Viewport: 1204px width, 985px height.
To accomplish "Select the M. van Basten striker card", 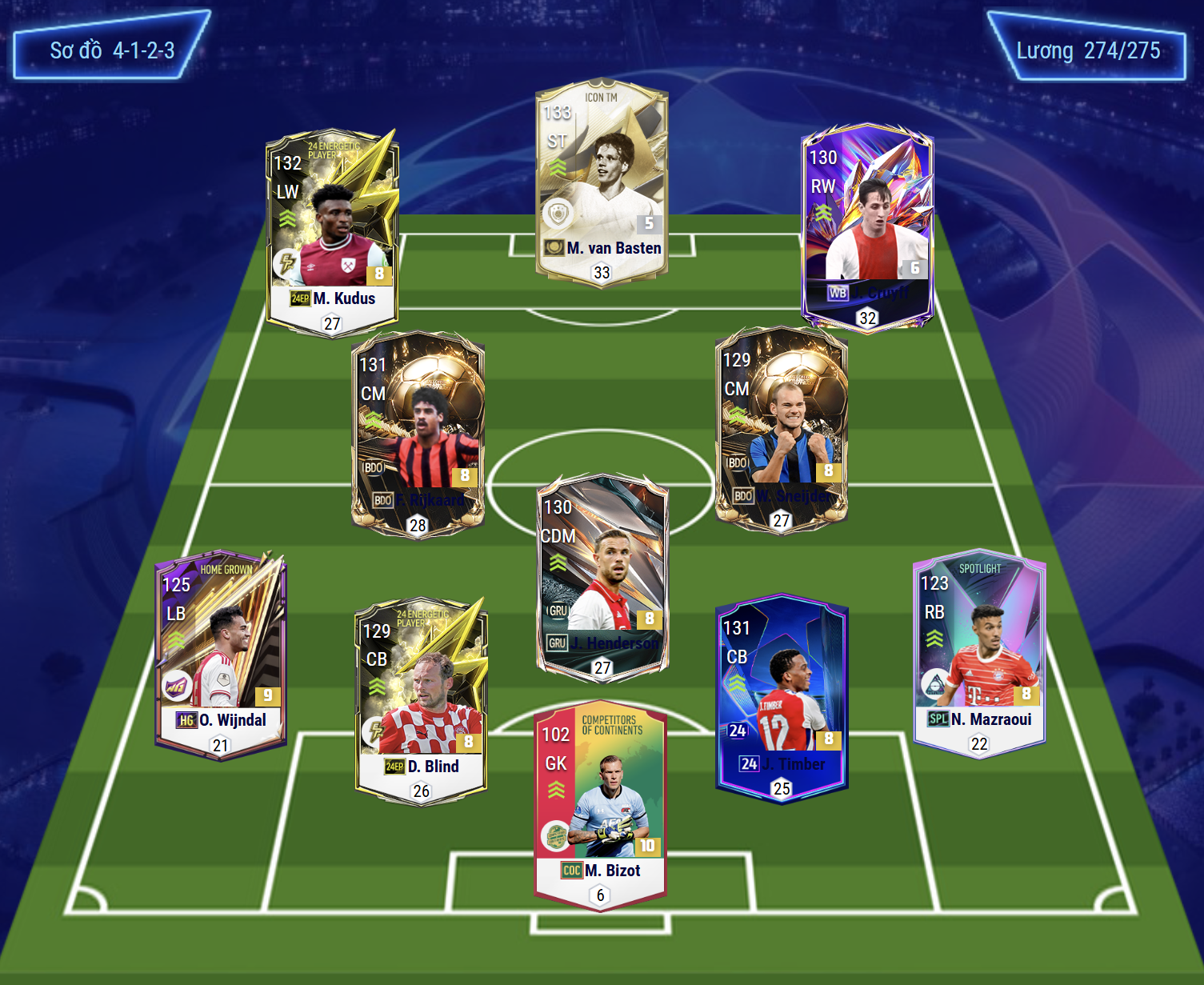I will click(x=602, y=184).
